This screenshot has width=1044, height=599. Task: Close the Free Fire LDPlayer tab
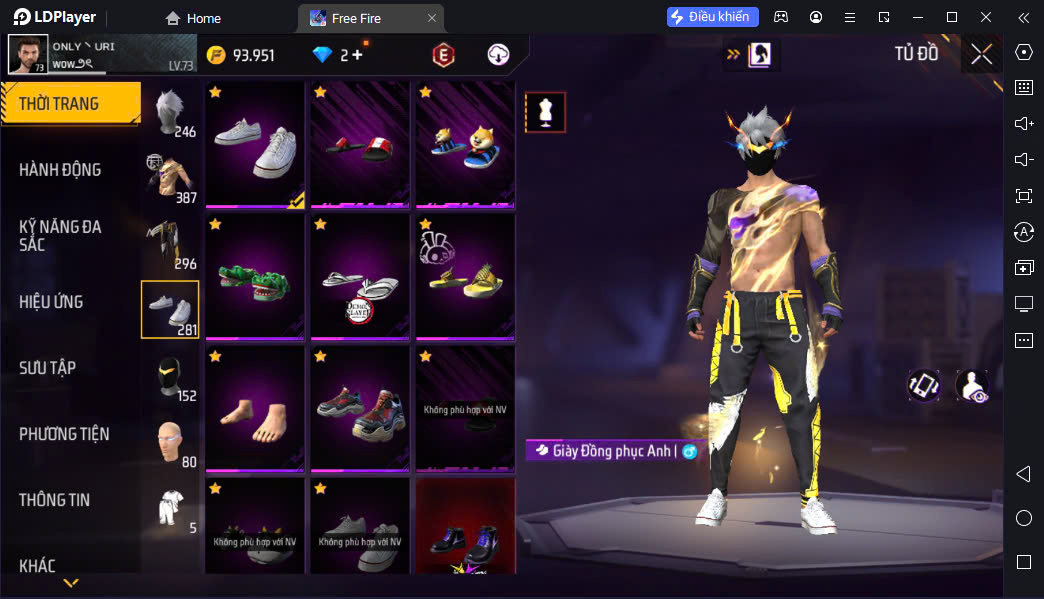pyautogui.click(x=432, y=18)
